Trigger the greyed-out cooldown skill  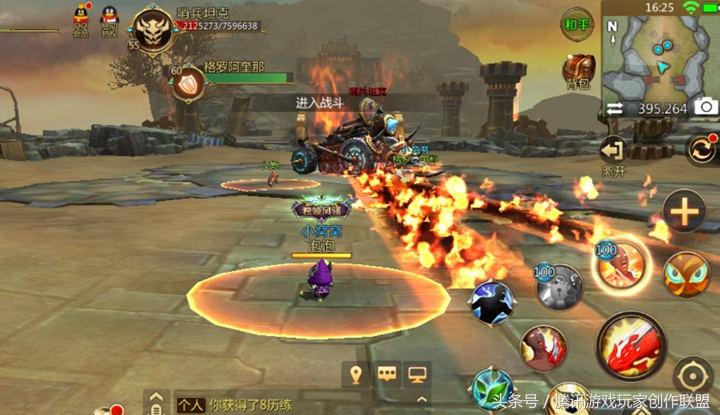coord(559,287)
